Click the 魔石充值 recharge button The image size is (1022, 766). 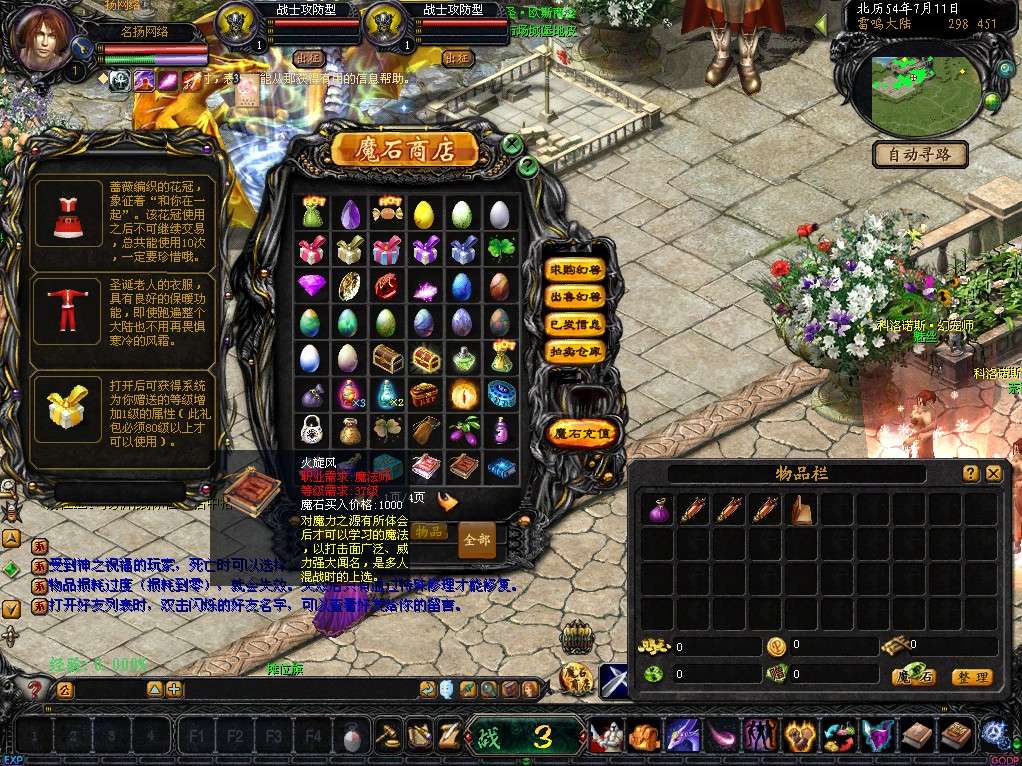pos(583,433)
